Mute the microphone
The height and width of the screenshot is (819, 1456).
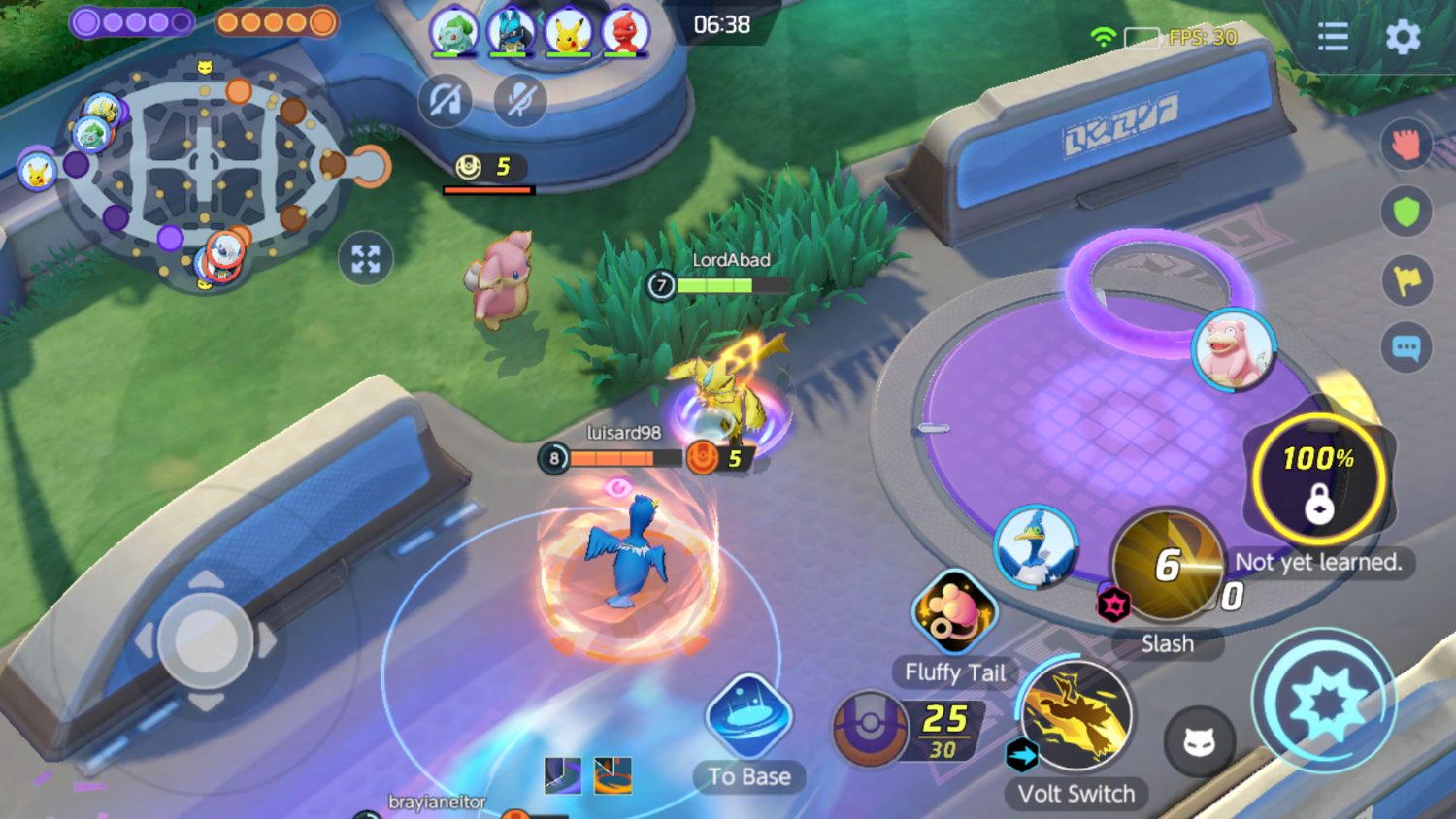[x=519, y=100]
